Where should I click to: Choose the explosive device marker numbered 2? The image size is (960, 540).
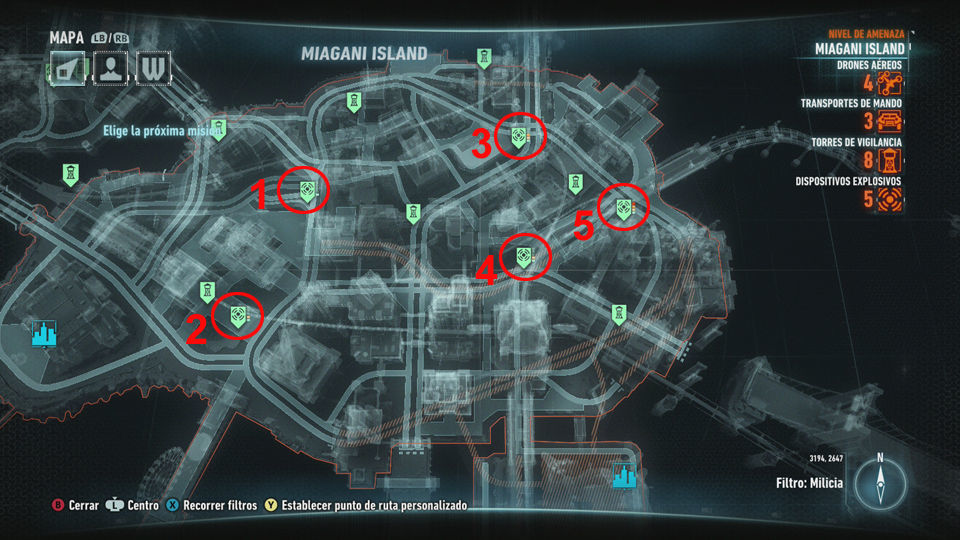(238, 315)
